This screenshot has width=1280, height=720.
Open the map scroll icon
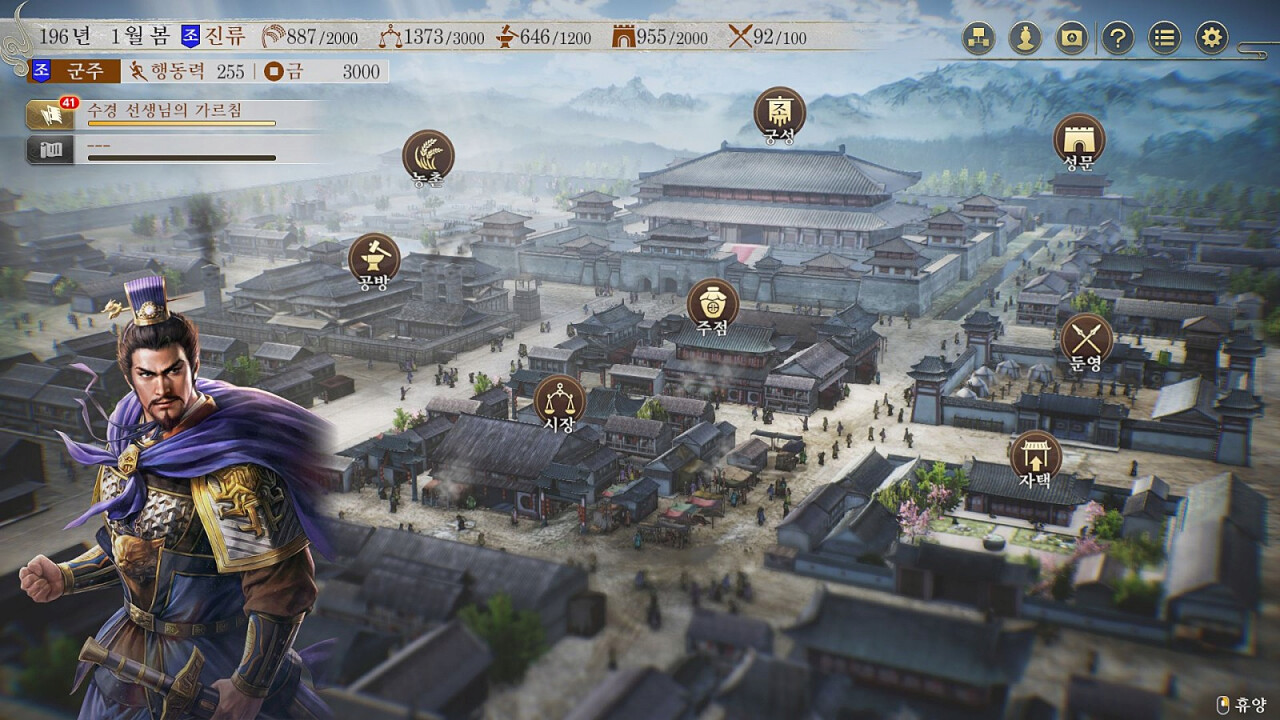1072,39
